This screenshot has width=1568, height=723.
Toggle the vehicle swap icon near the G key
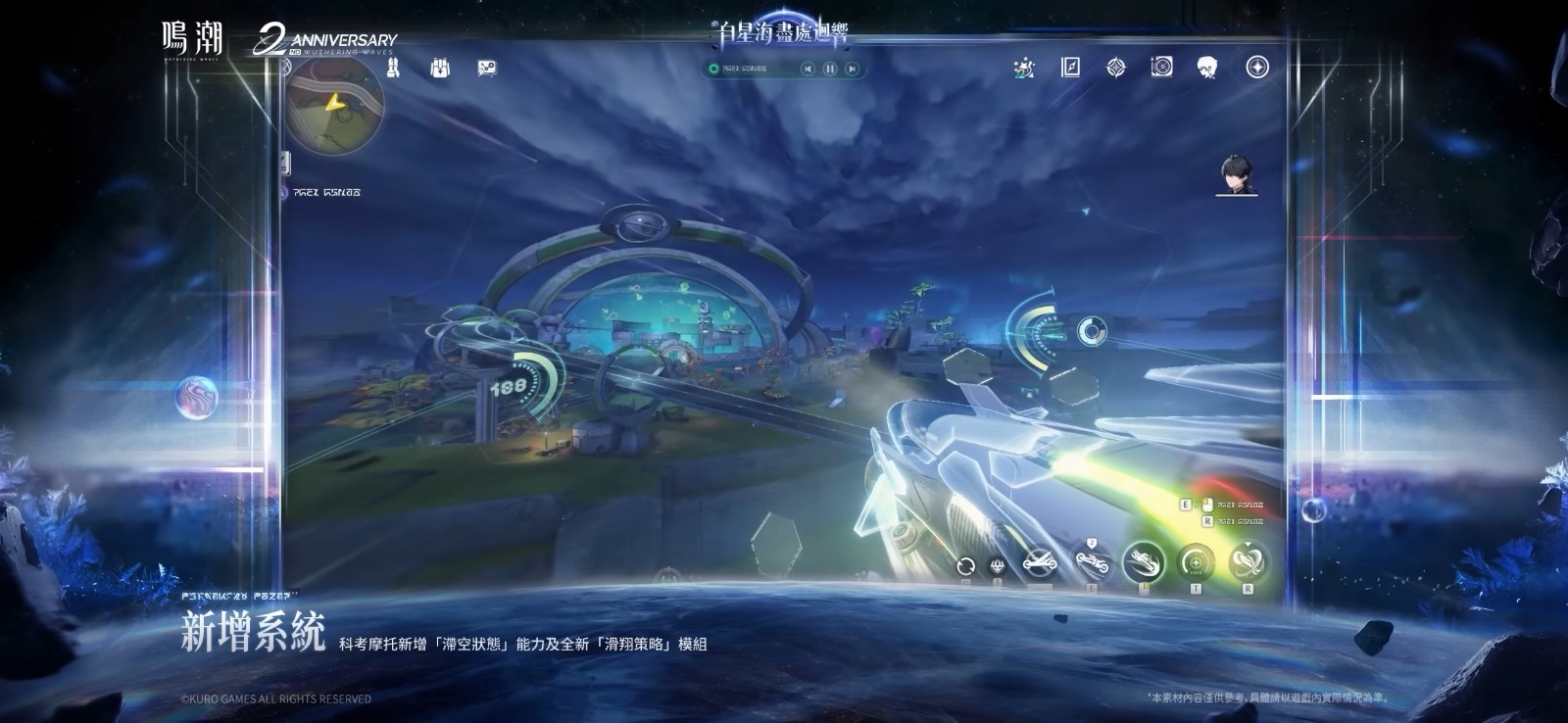point(965,564)
